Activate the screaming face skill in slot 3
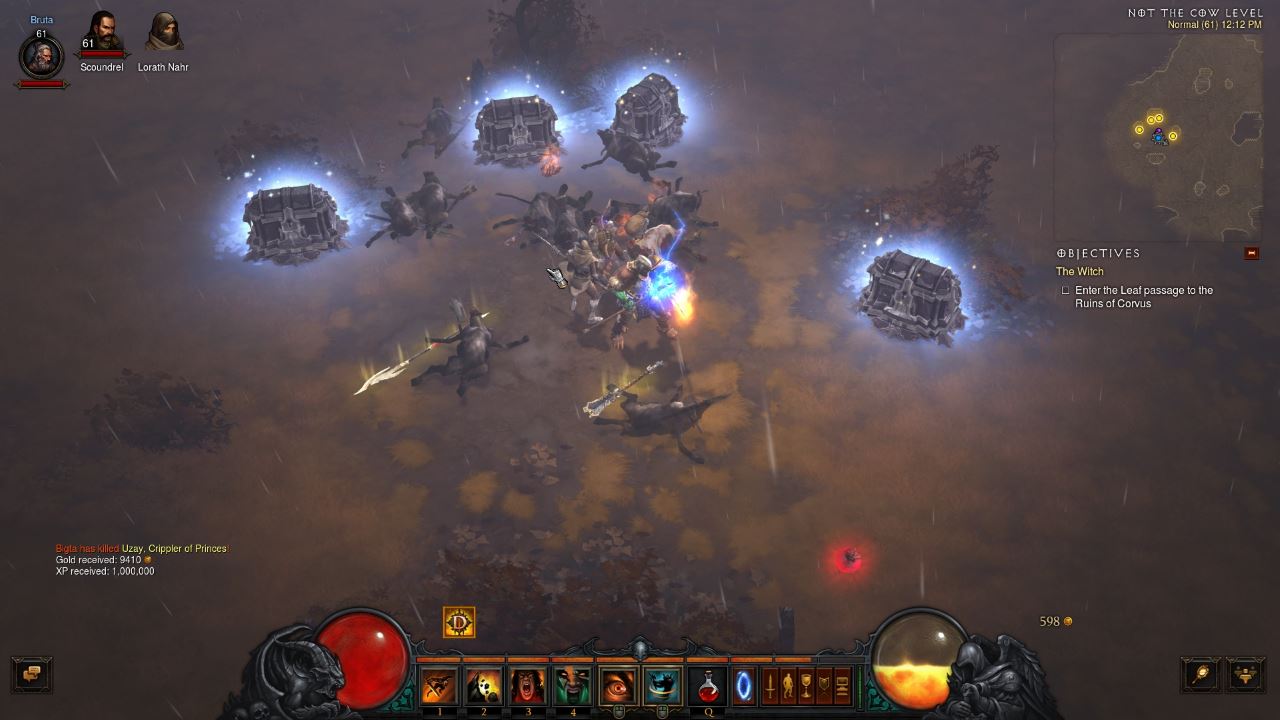Viewport: 1280px width, 720px height. 528,686
